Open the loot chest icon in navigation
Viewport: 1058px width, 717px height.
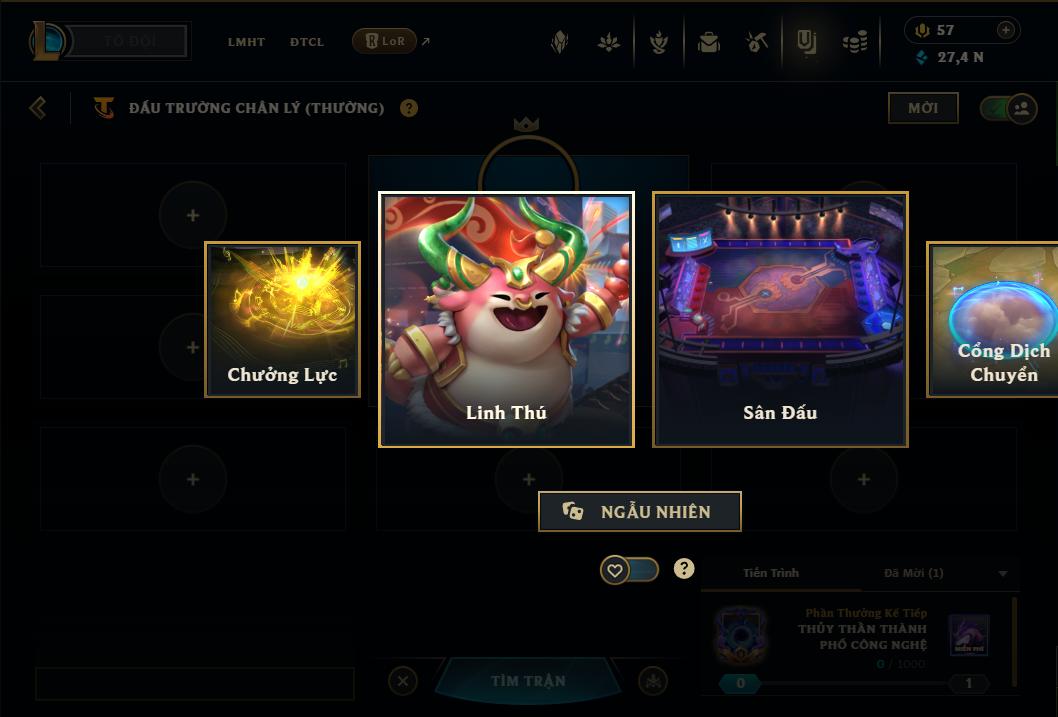(709, 42)
